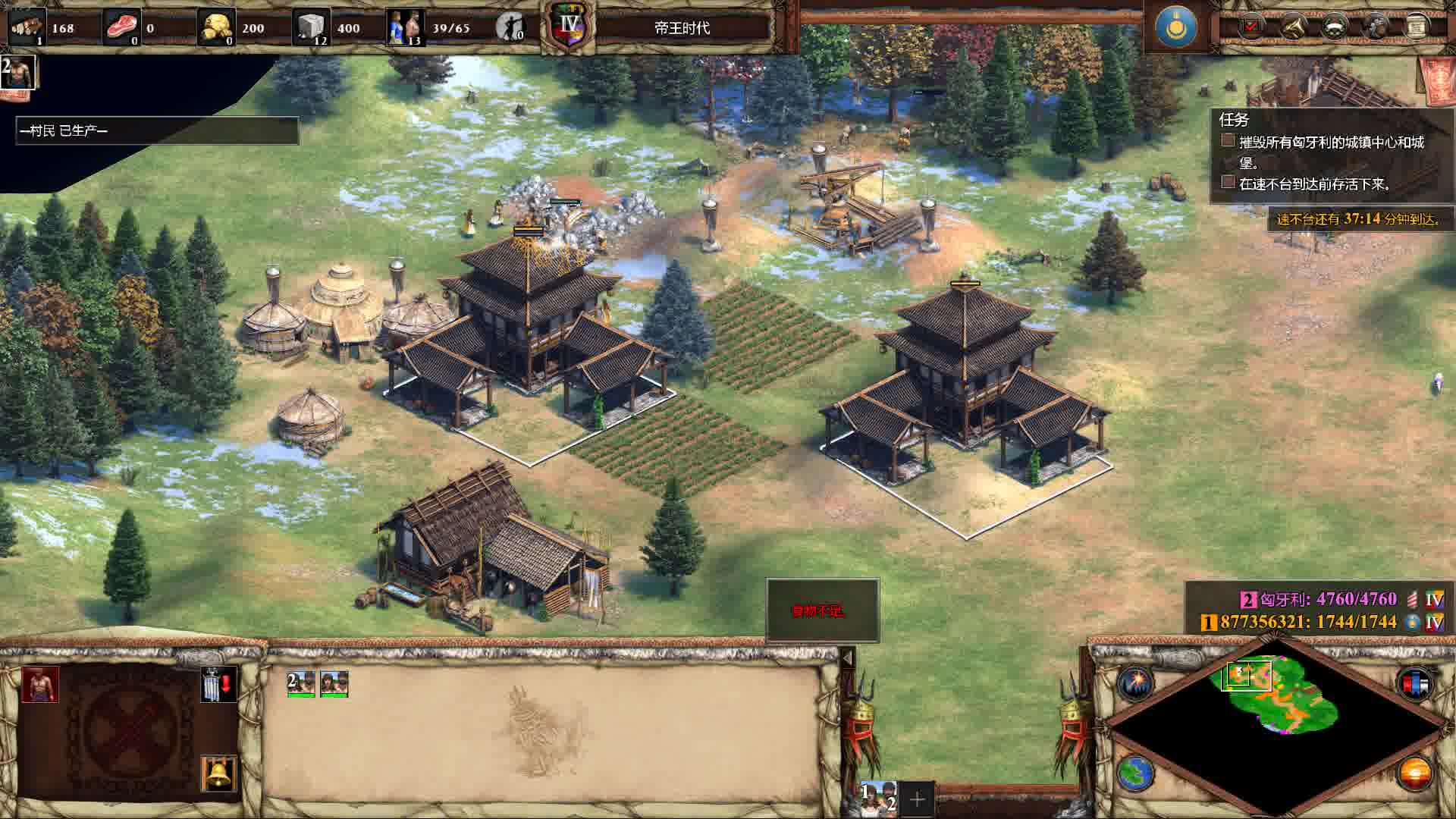
Task: Click the sunset orb button beside the minimap
Action: pyautogui.click(x=1415, y=773)
